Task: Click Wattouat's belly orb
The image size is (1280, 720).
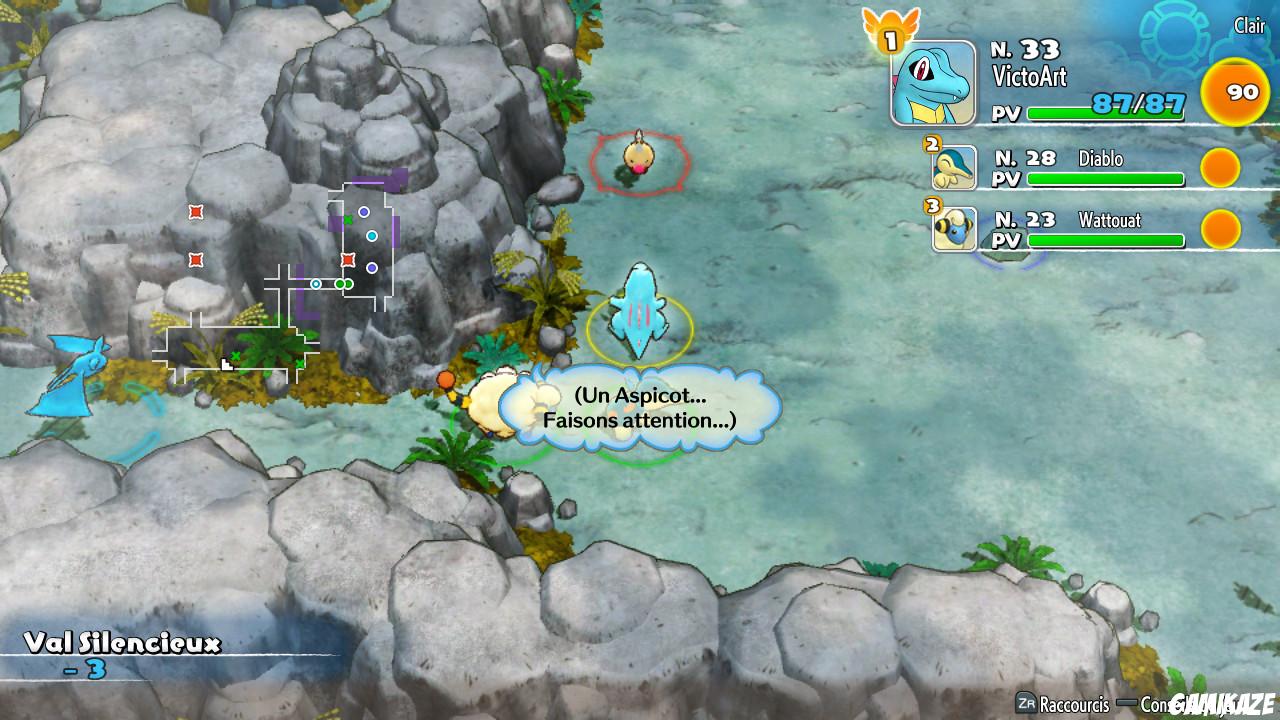Action: click(x=1219, y=228)
